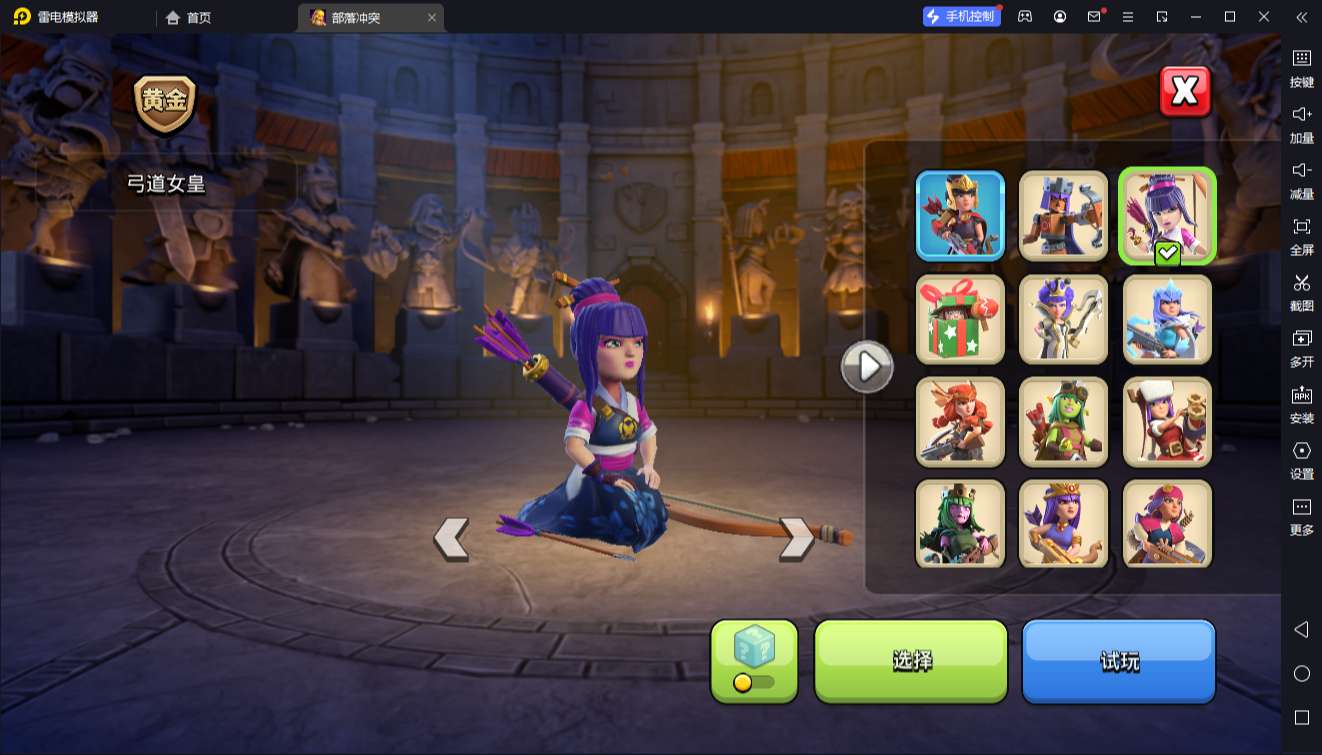Tap the blue 试玩 trial button
Screen dimensions: 1322x755
pyautogui.click(x=1118, y=660)
